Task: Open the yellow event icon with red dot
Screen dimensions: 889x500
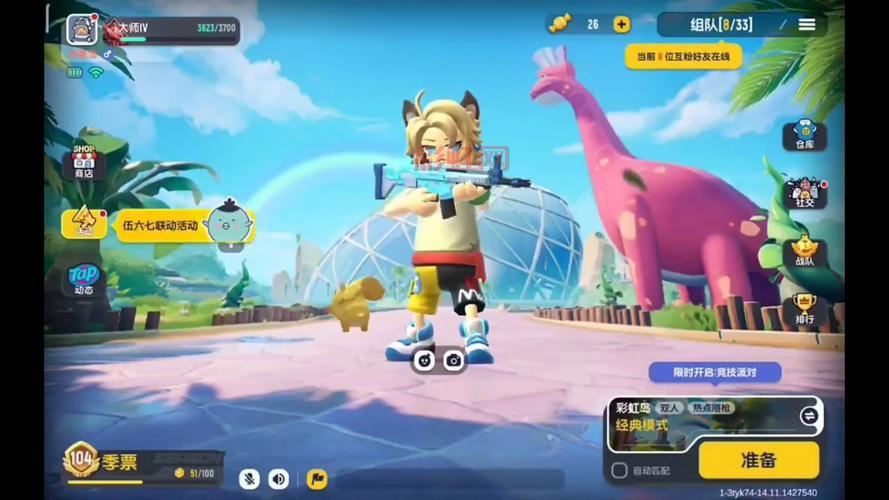Action: pyautogui.click(x=84, y=222)
